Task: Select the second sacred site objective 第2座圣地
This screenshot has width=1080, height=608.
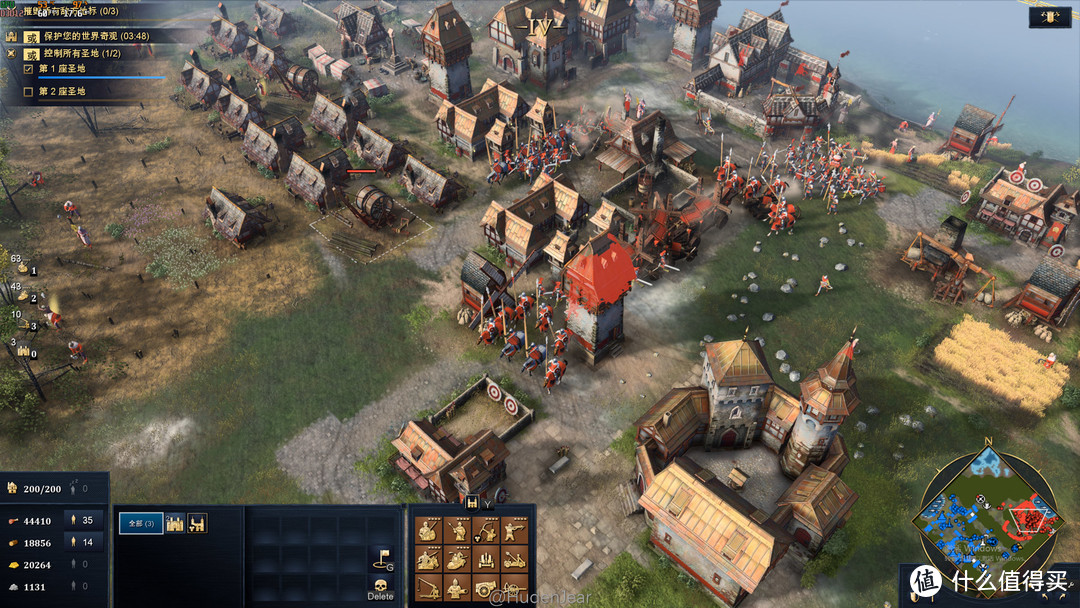Action: (62, 92)
